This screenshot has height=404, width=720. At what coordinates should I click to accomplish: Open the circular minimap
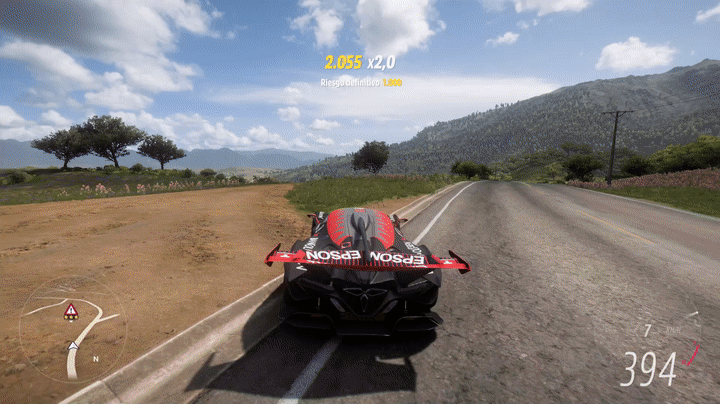72,329
